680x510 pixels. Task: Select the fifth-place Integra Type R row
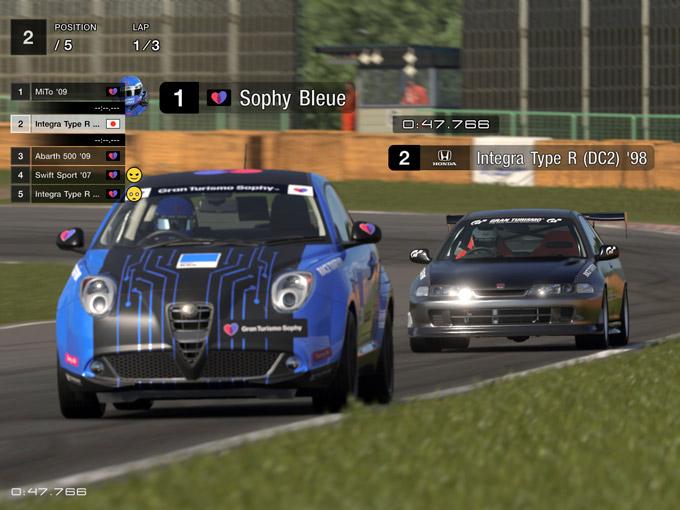tap(66, 194)
